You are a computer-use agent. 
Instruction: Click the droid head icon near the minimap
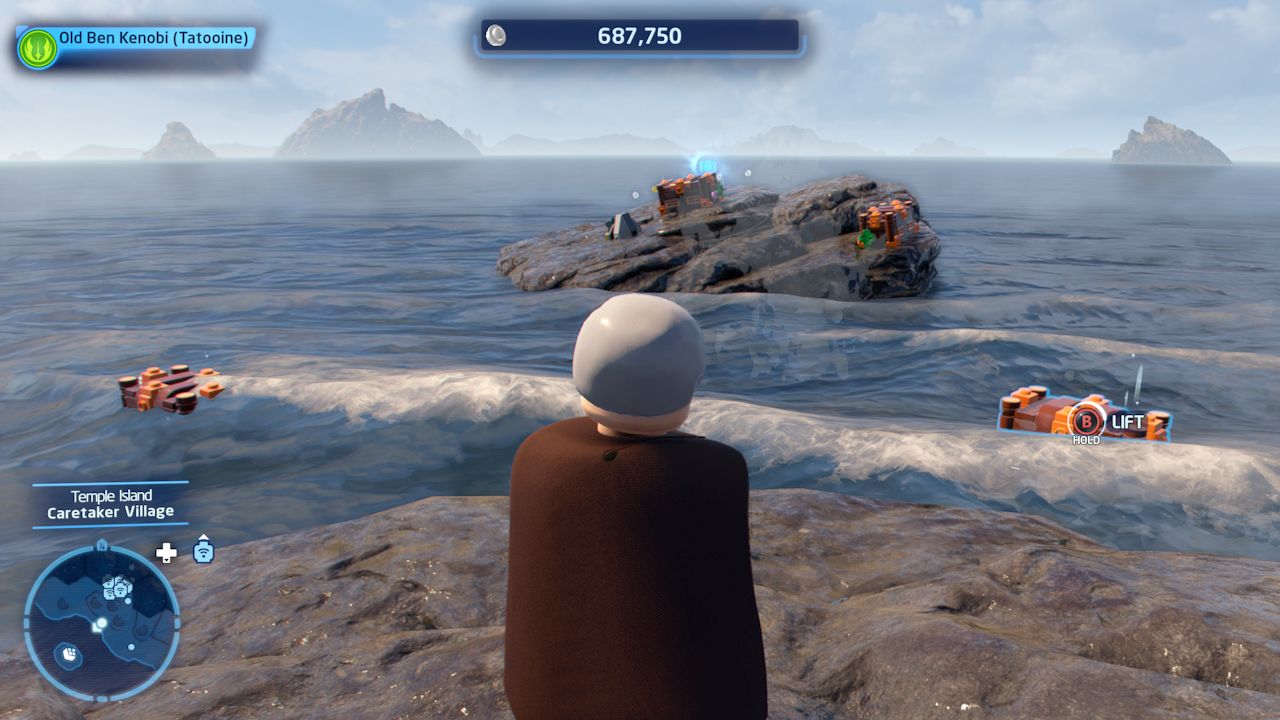point(203,552)
